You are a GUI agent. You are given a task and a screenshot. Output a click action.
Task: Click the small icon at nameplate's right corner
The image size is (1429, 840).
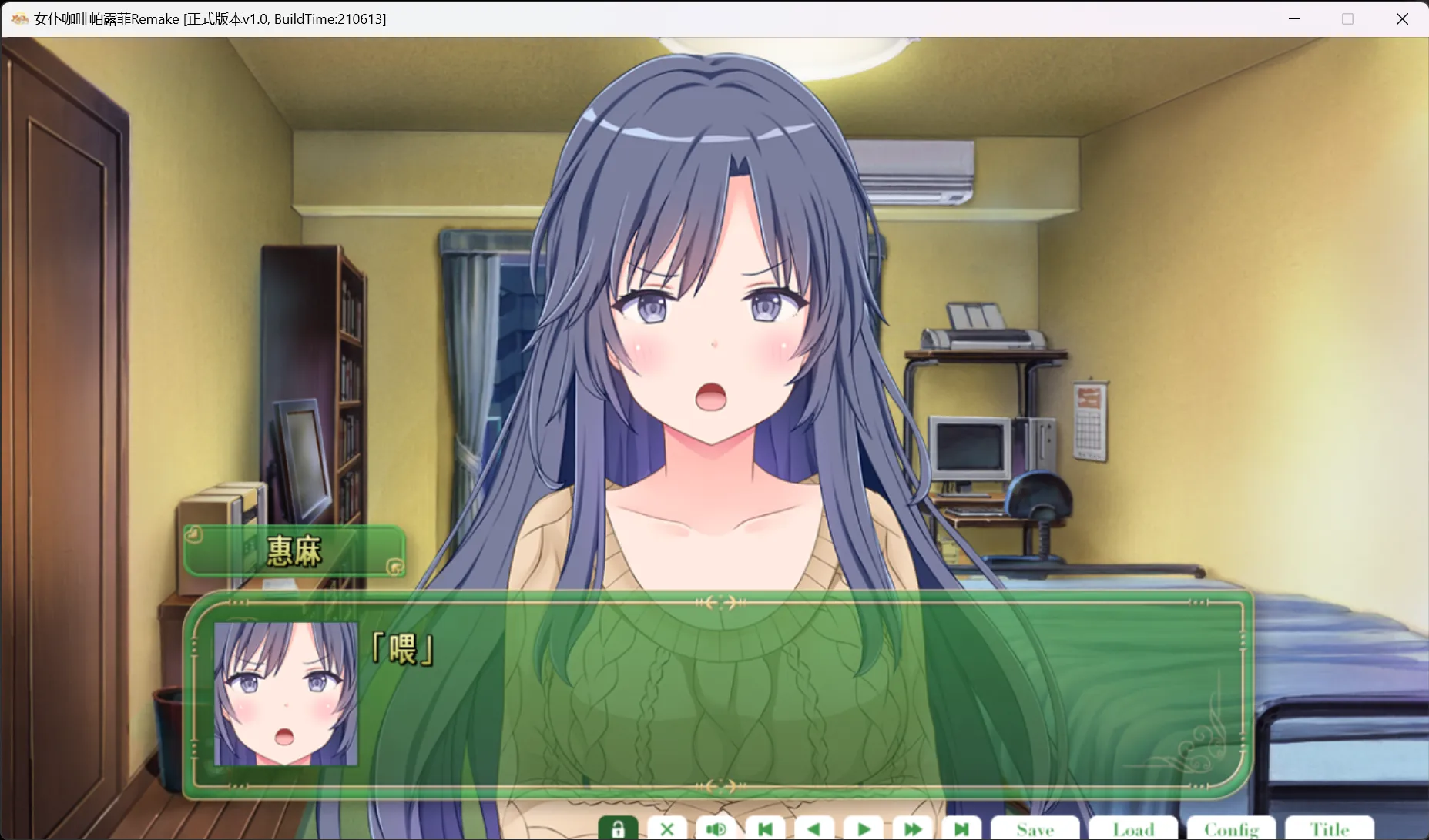[395, 568]
